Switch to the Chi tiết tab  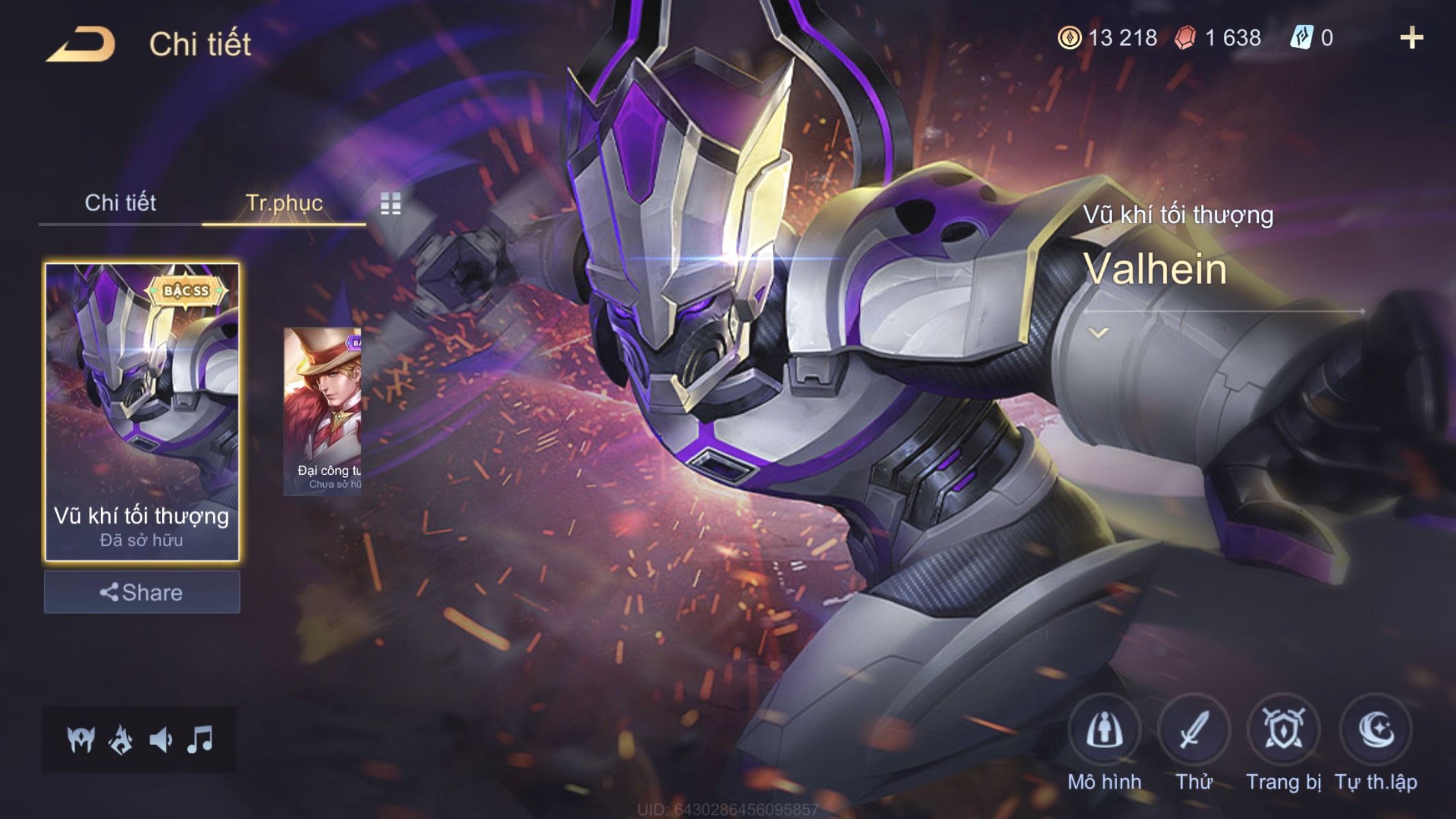(120, 202)
